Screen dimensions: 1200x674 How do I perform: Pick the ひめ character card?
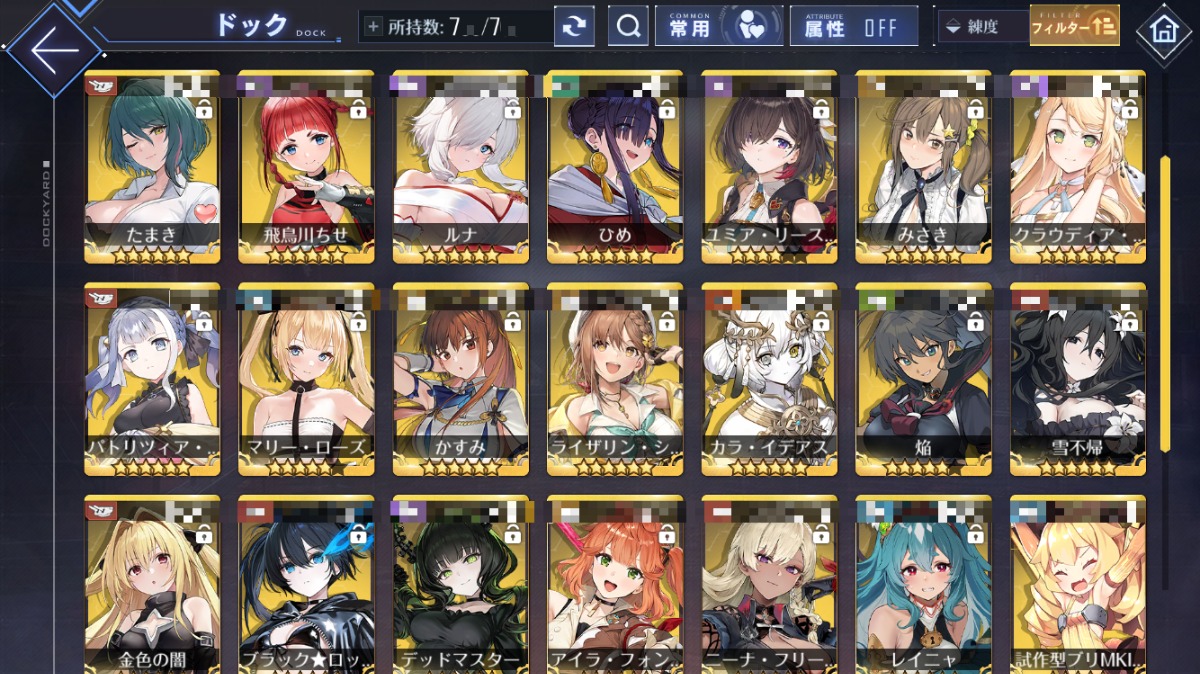pos(600,165)
